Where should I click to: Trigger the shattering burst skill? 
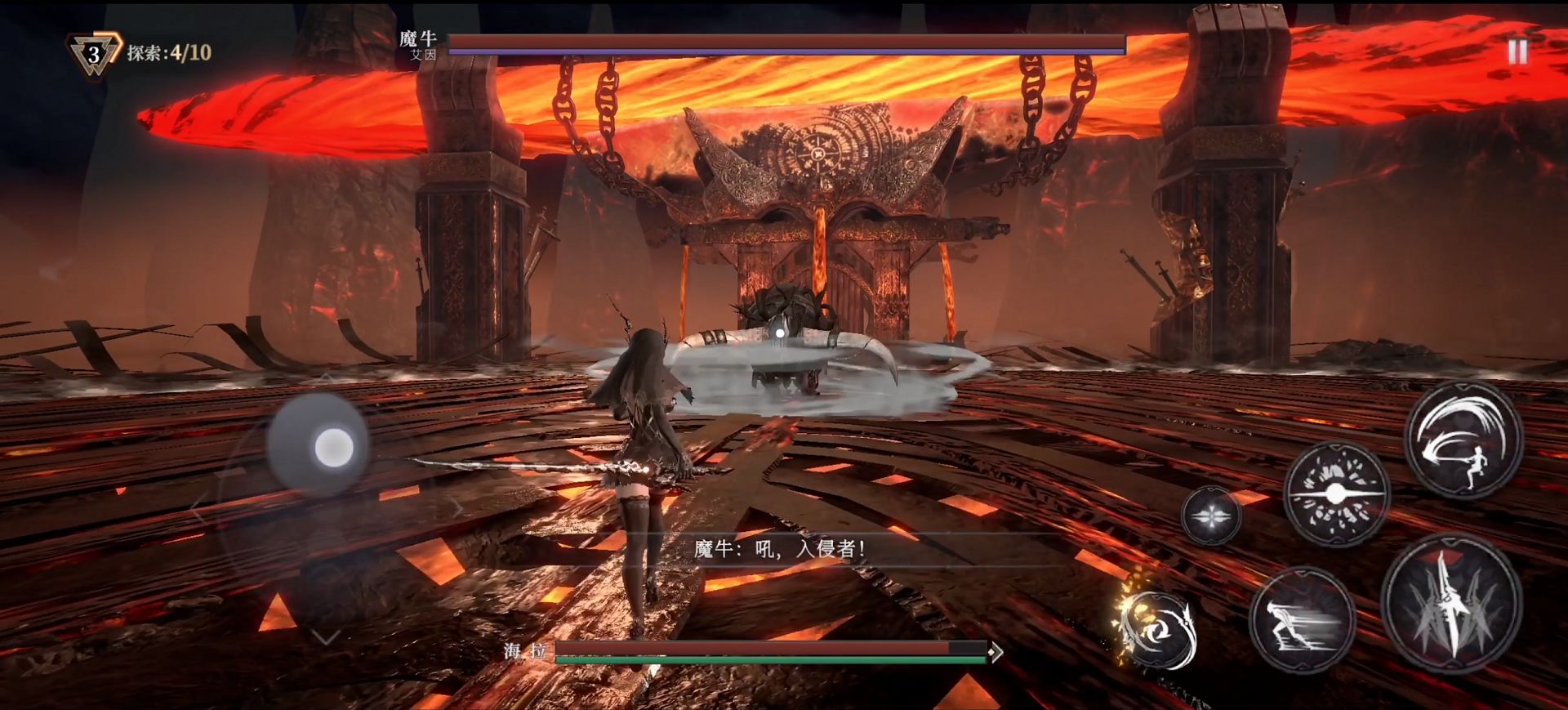1336,494
